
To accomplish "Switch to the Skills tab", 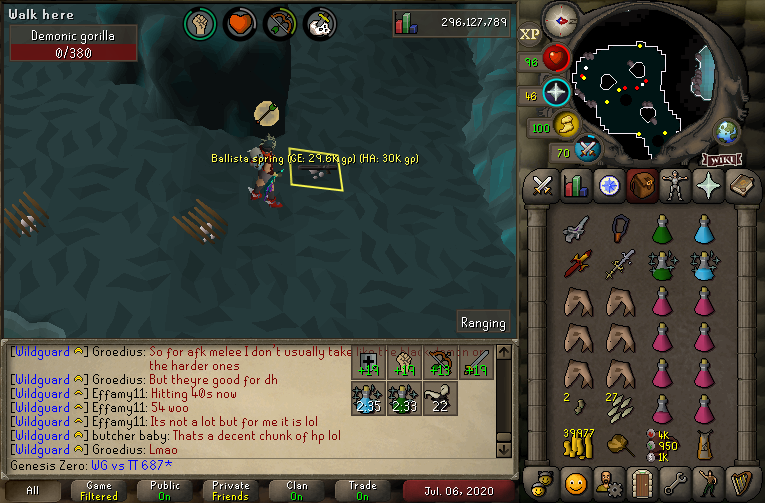I will 576,186.
